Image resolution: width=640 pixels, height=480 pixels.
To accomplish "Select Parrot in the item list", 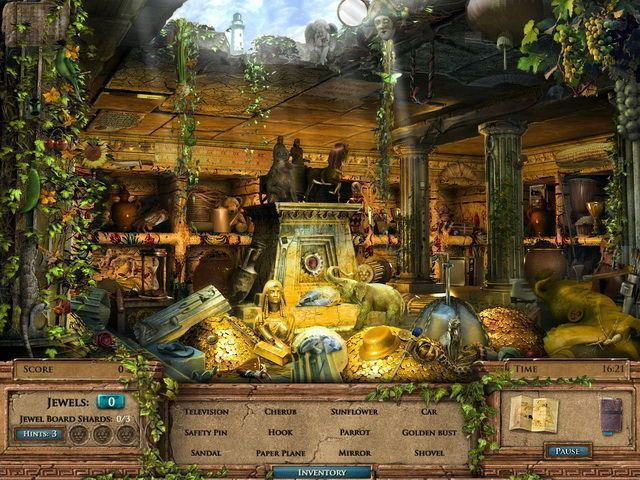I will pos(354,432).
